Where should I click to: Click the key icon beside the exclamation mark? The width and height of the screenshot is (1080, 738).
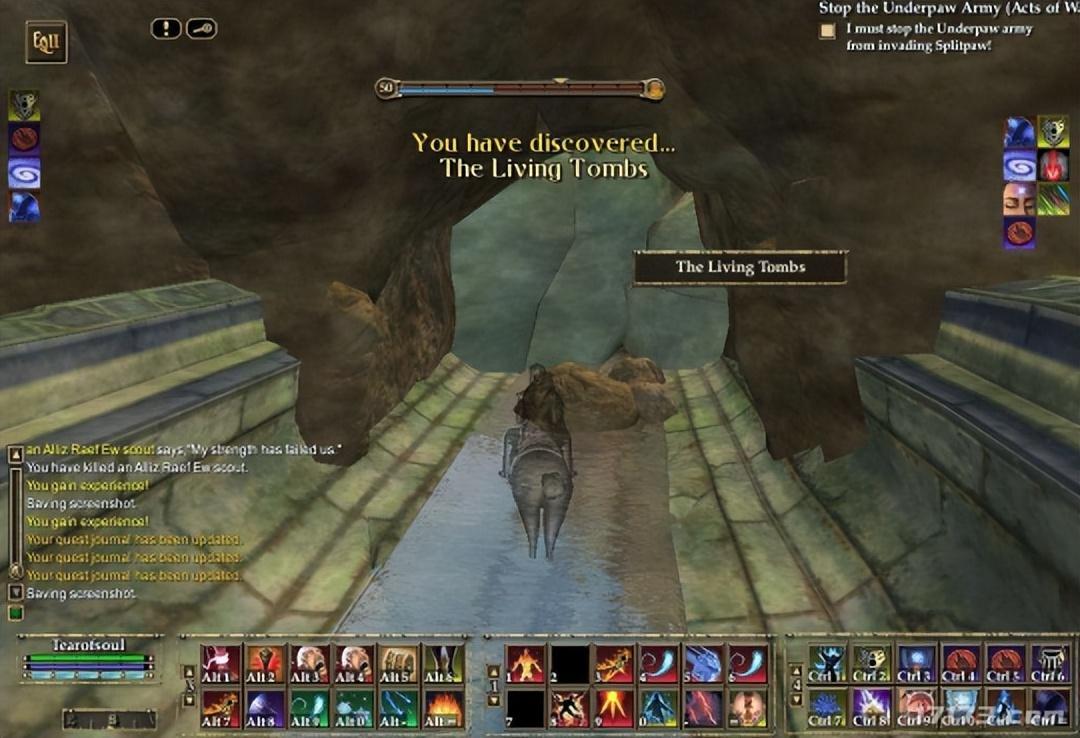click(201, 29)
